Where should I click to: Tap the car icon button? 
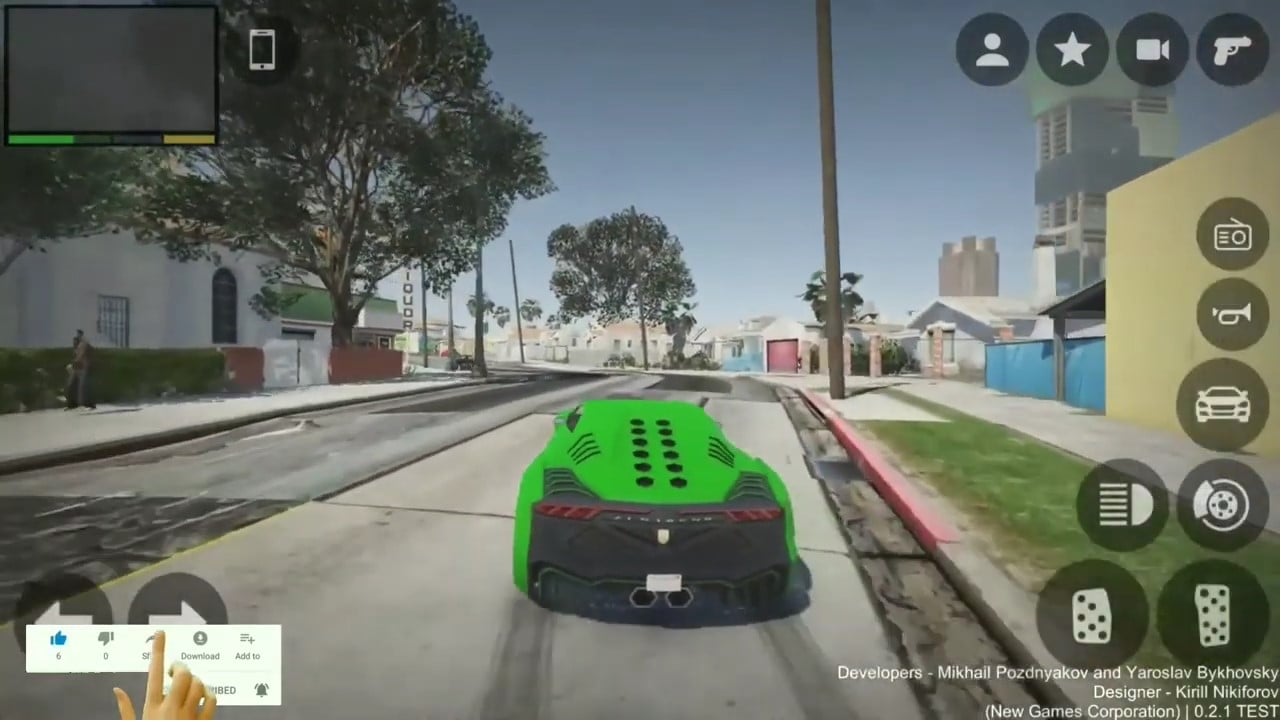click(1222, 404)
